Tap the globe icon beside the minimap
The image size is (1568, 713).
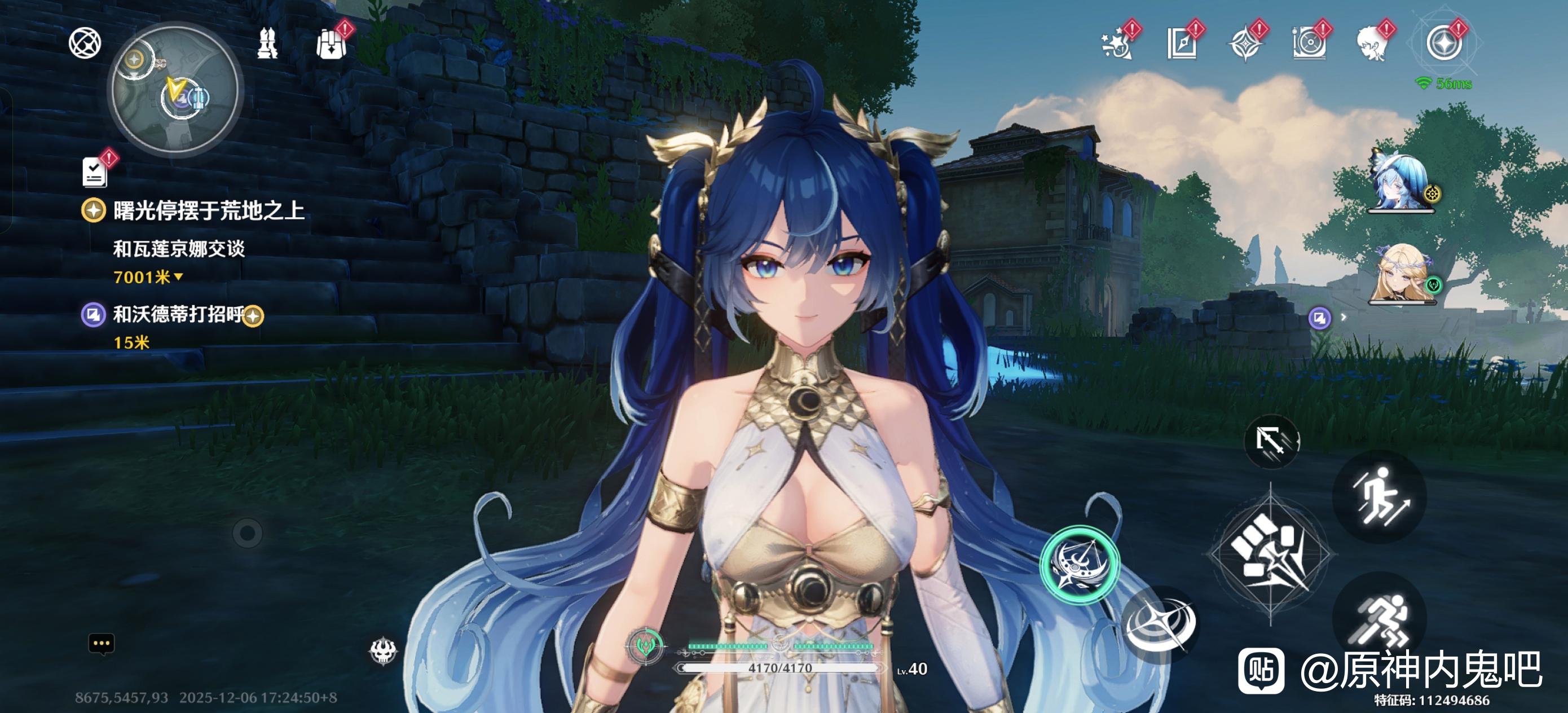(85, 43)
